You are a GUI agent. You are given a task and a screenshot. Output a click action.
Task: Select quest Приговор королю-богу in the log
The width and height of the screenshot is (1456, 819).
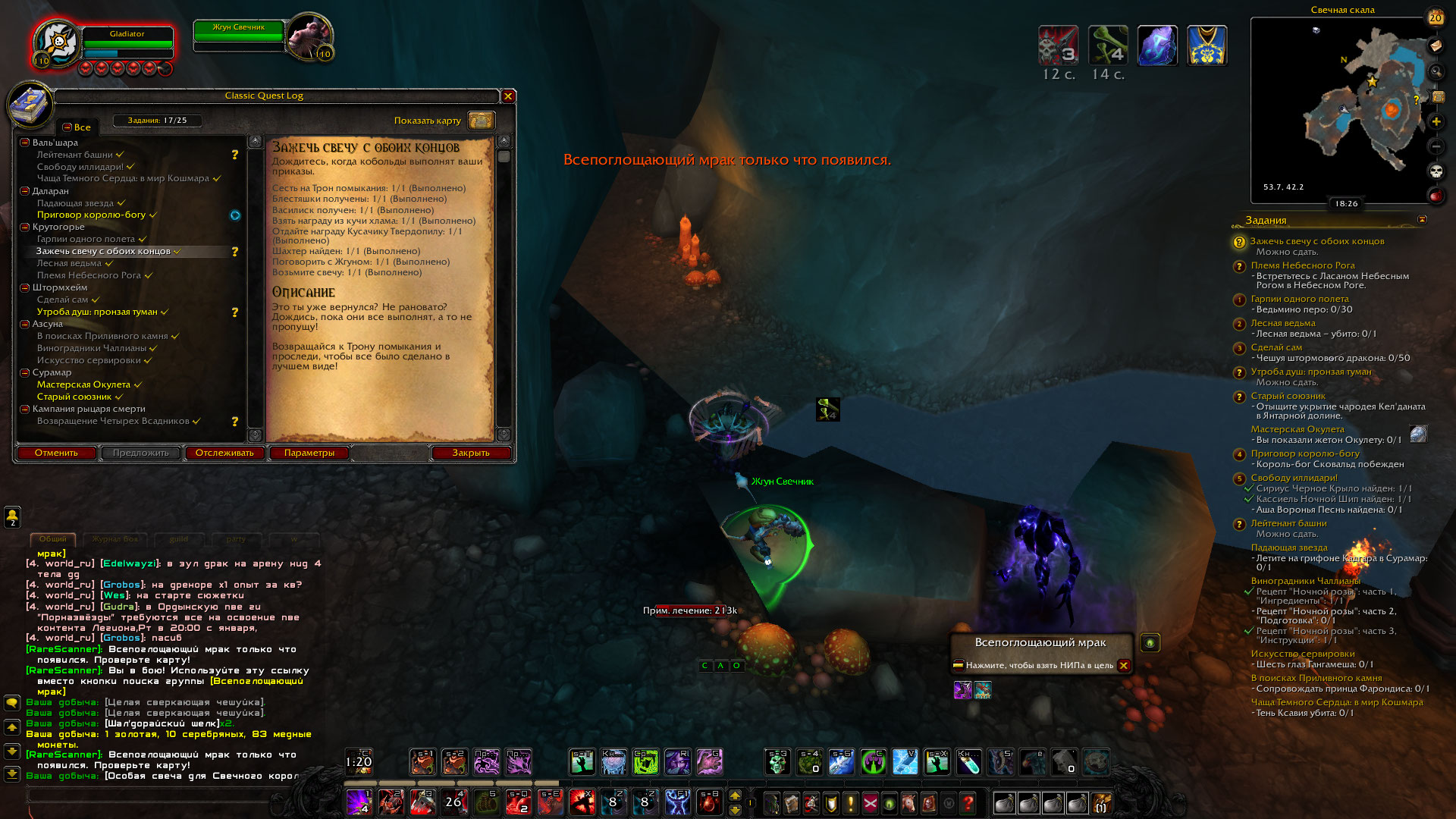[x=91, y=215]
